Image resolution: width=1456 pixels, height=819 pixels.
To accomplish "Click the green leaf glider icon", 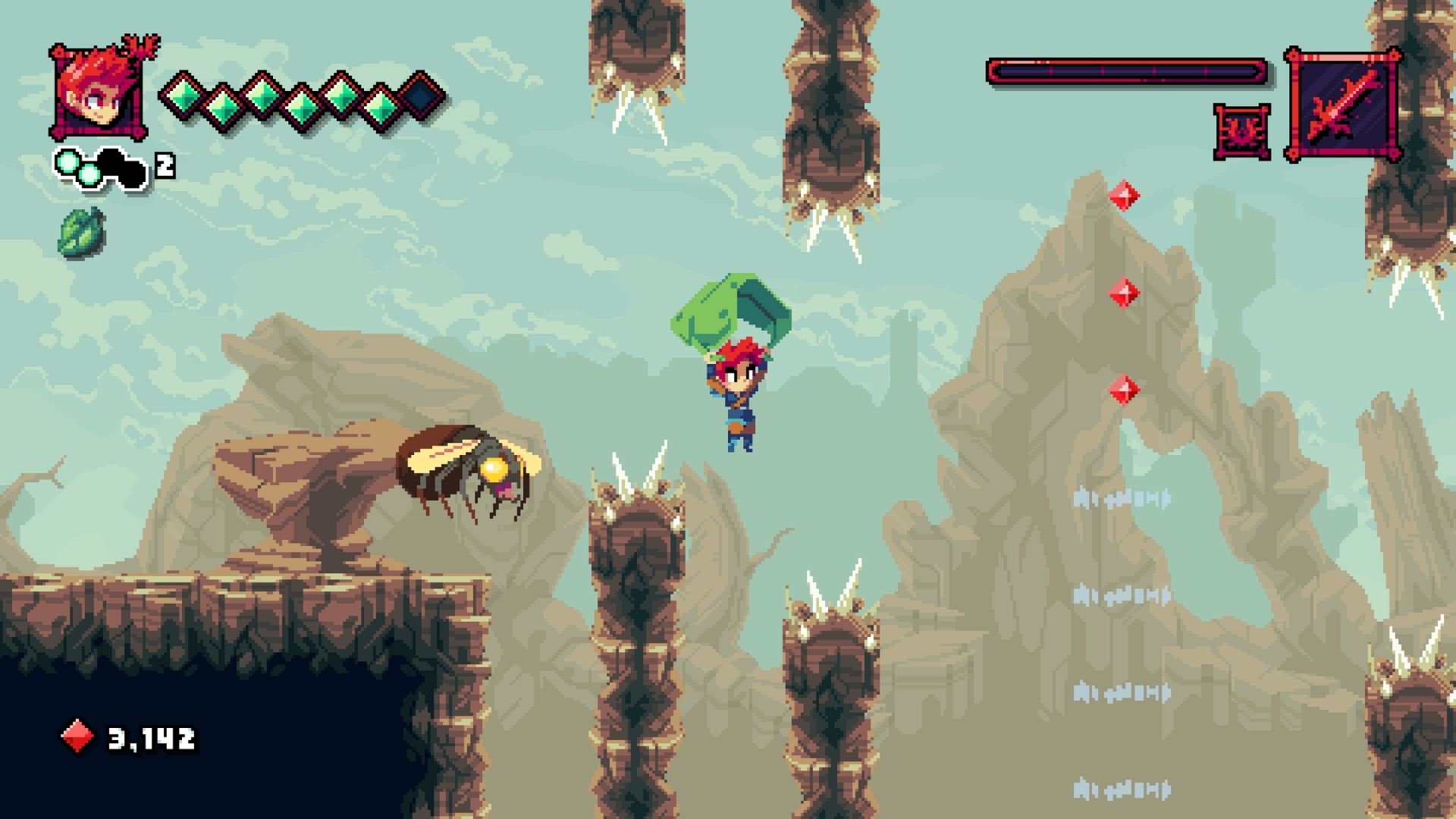I will [81, 231].
